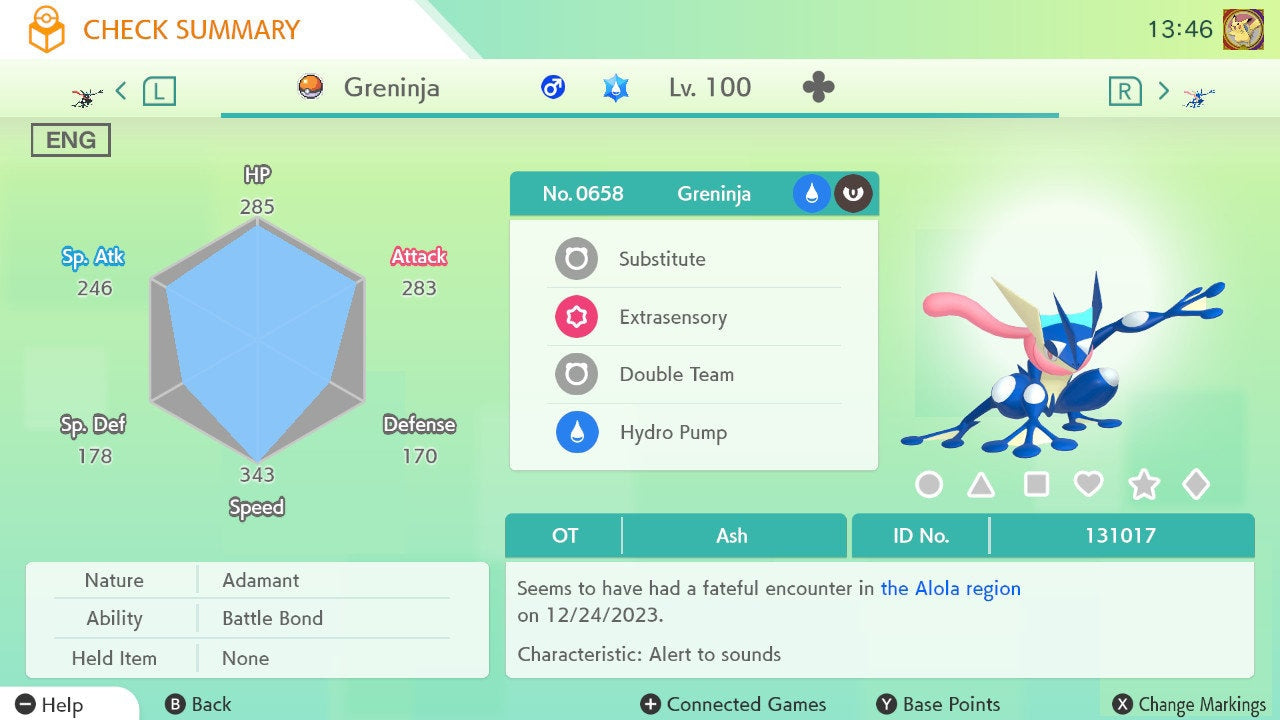Click the Alola region link

tap(950, 588)
